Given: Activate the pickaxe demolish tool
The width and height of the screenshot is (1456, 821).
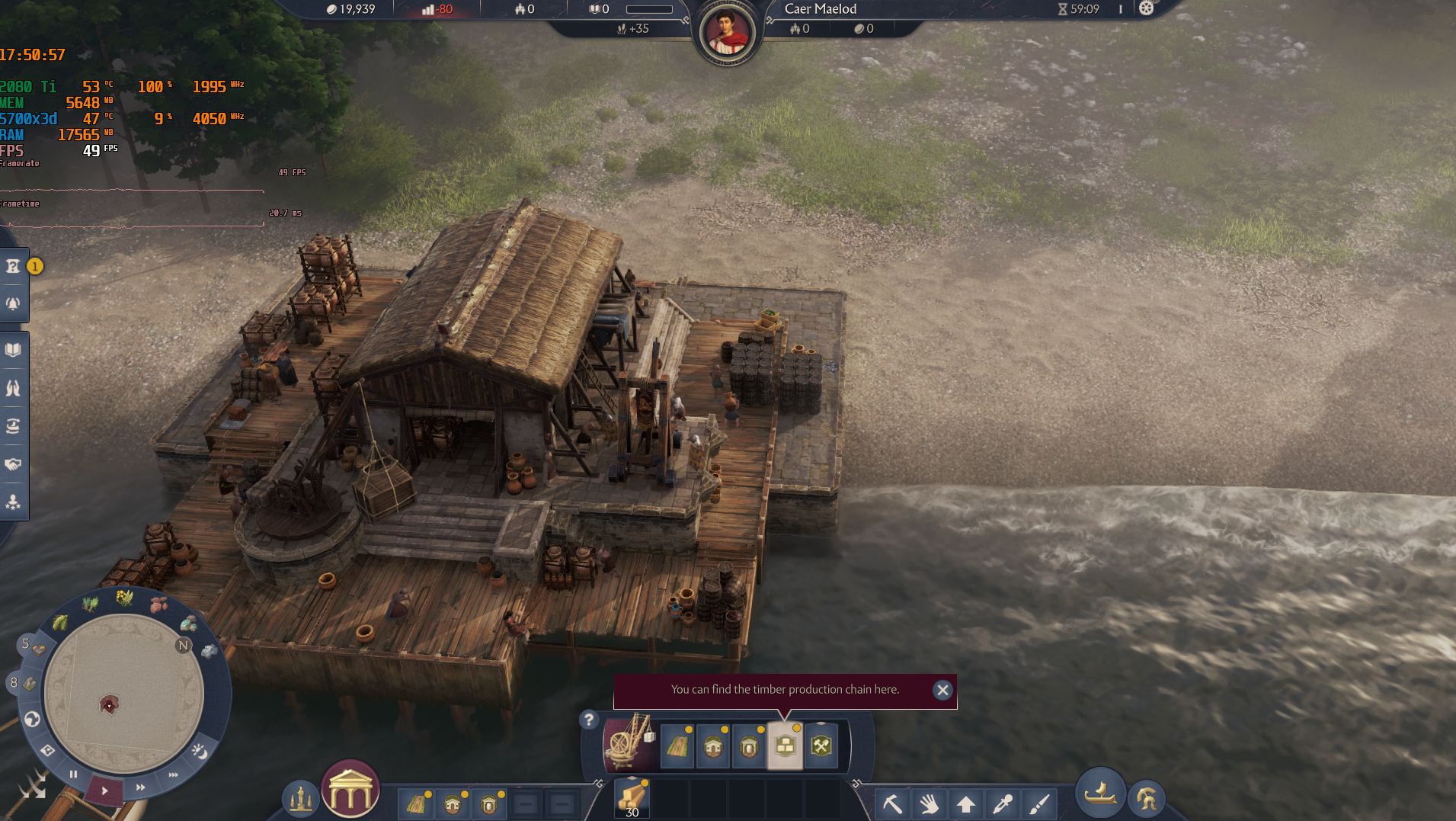Looking at the screenshot, I should pyautogui.click(x=892, y=803).
